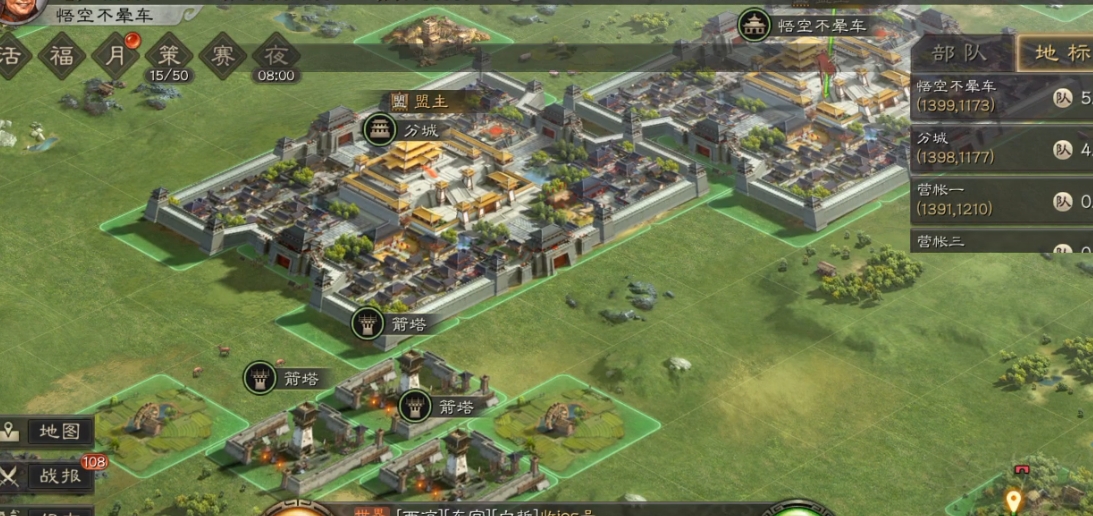Click the 夜 night button showing 08:00
Viewport: 1093px width, 516px height.
[x=276, y=57]
